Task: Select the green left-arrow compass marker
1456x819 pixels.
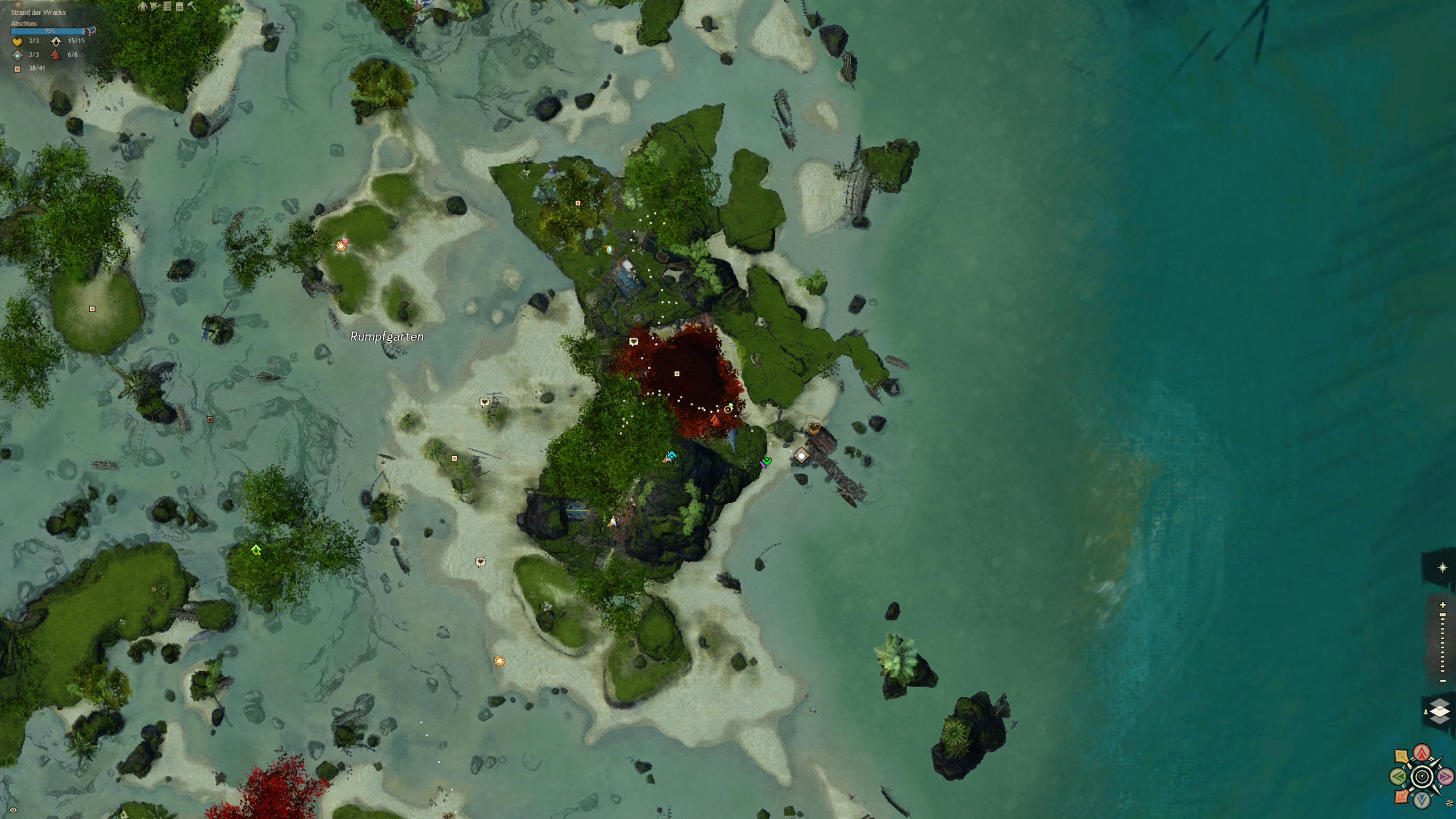Action: [x=1398, y=776]
